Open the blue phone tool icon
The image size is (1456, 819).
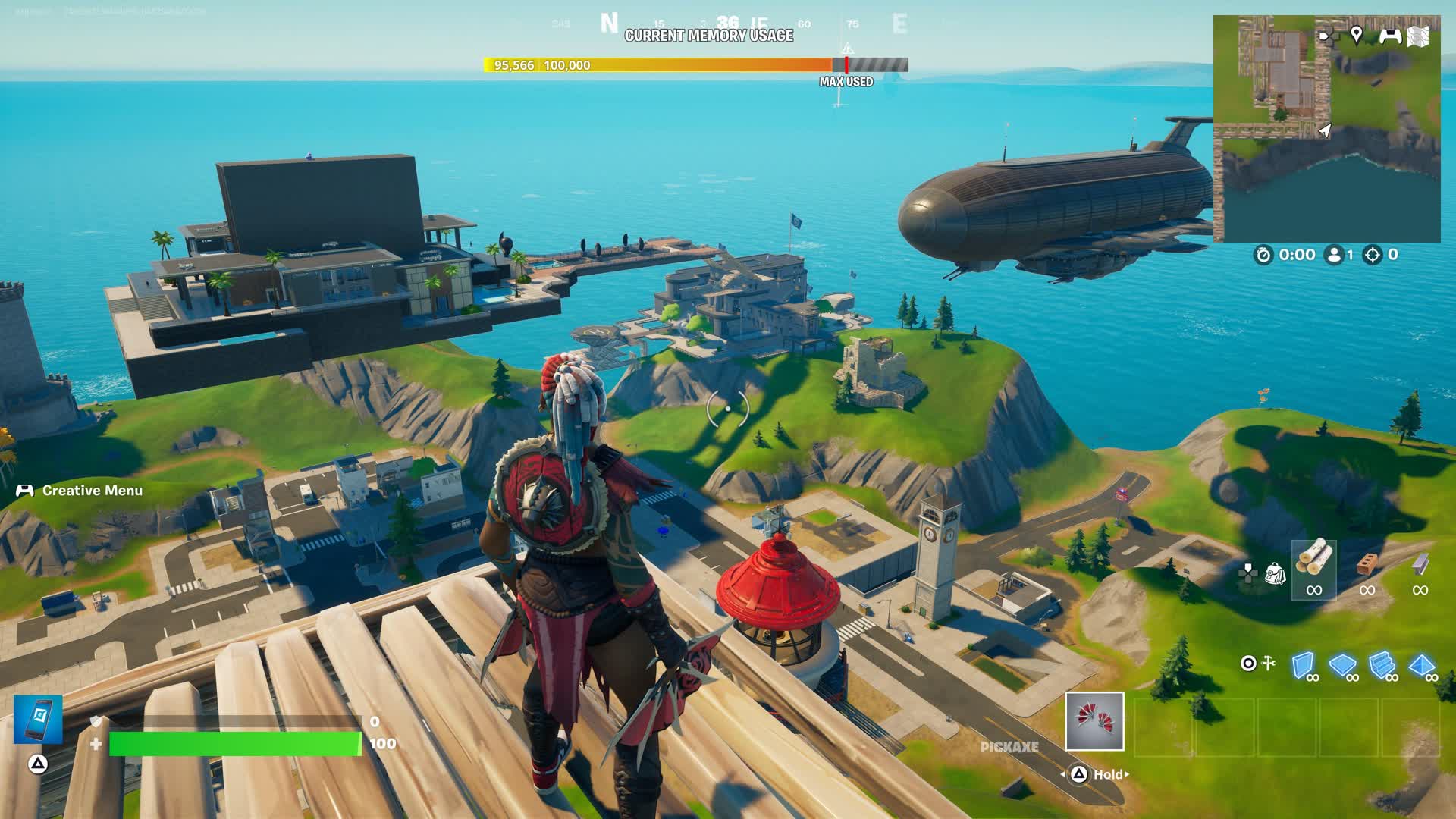38,718
